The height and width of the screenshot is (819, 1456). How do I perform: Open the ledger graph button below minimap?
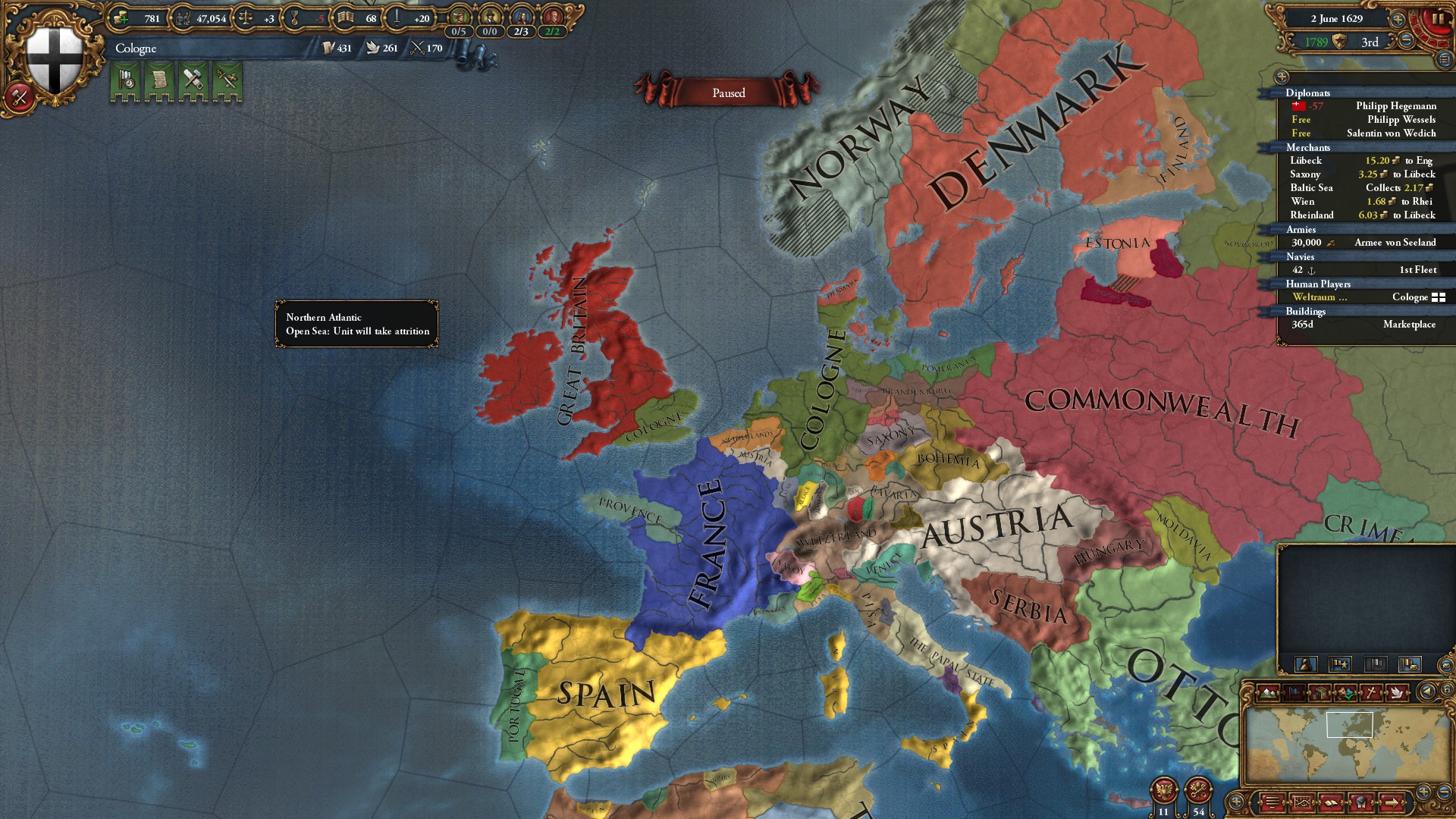click(x=1302, y=802)
